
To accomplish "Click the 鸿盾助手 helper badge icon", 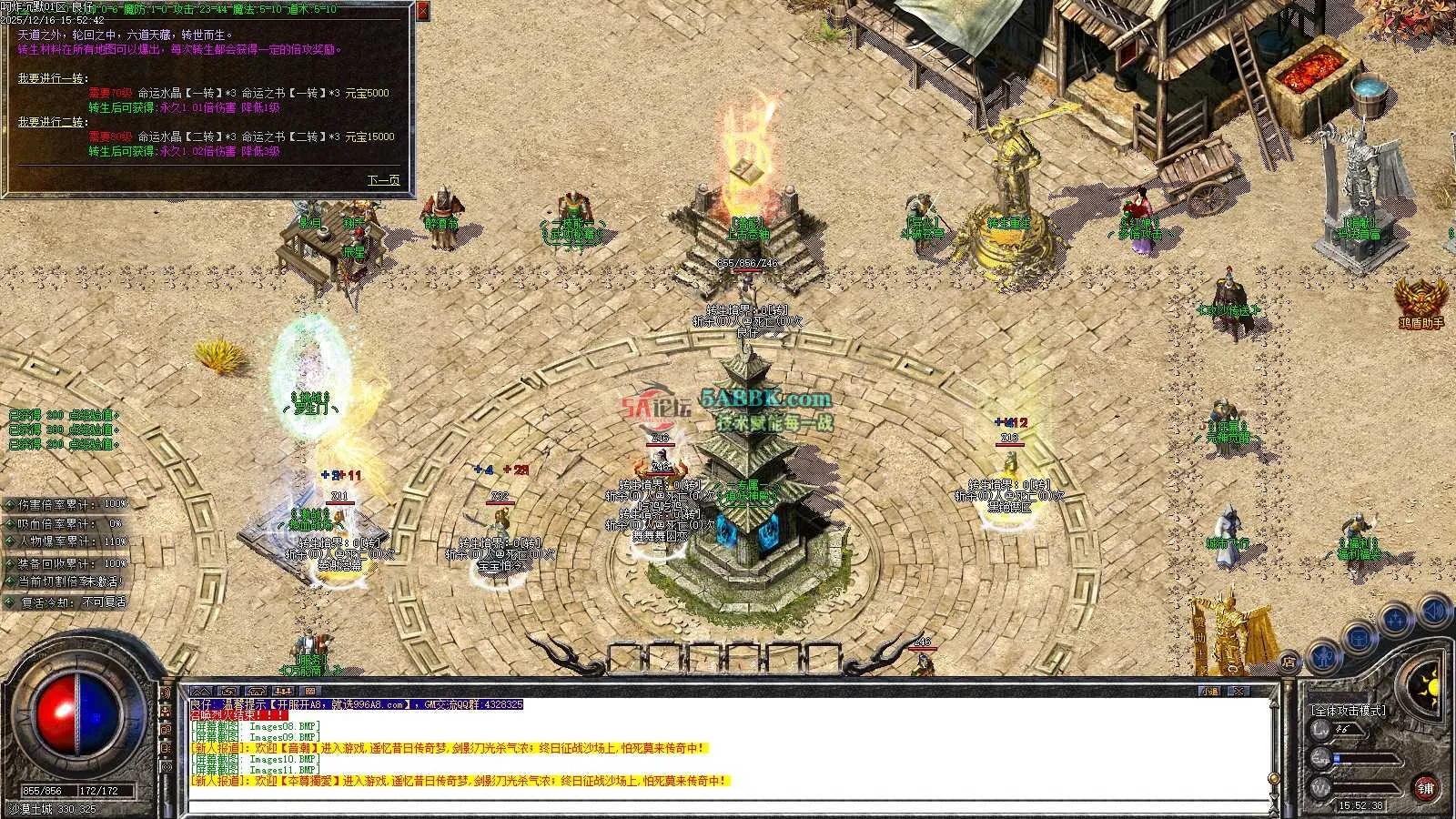I will click(x=1420, y=298).
